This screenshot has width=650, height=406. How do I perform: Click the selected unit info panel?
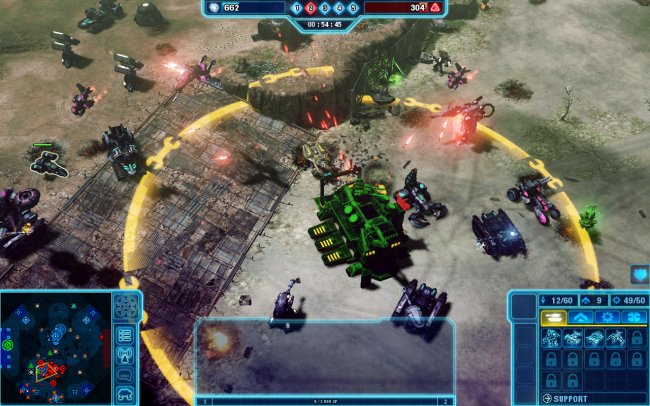[324, 358]
